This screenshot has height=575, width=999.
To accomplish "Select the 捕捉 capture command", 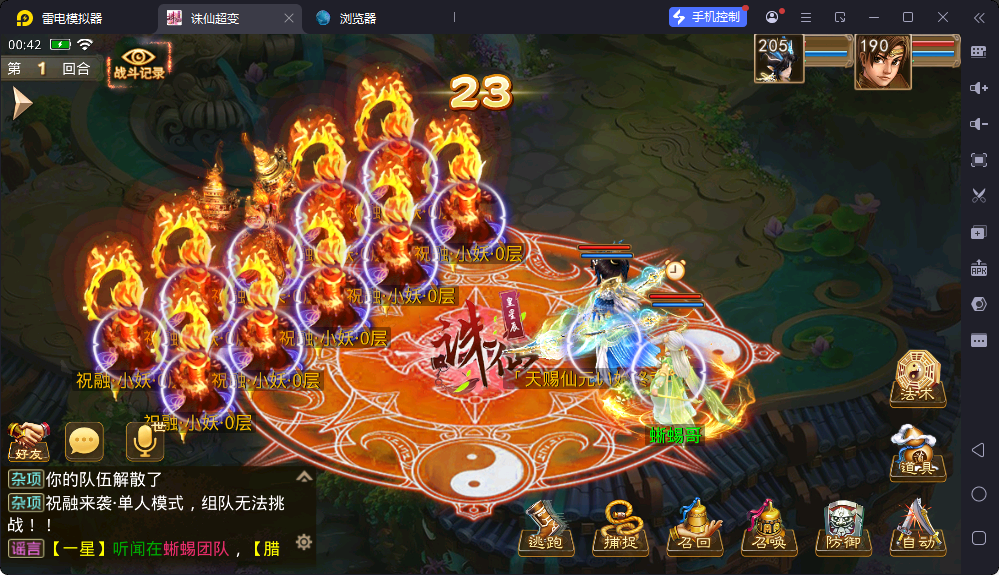I will click(621, 527).
